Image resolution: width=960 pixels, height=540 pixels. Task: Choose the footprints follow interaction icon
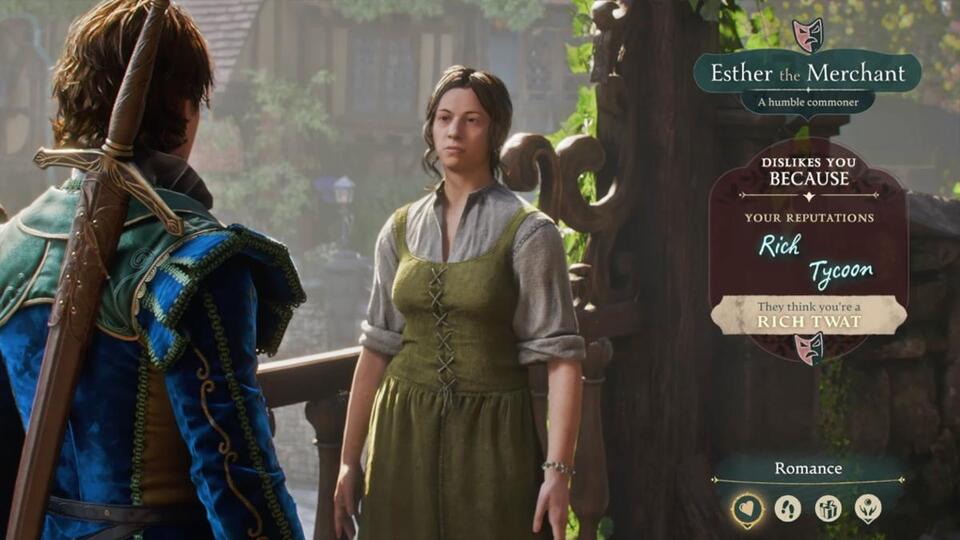click(x=788, y=509)
